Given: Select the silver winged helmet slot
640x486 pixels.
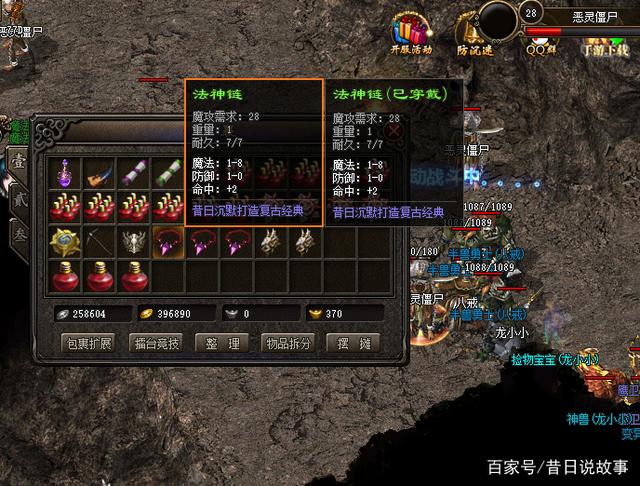Looking at the screenshot, I should click(x=134, y=241).
